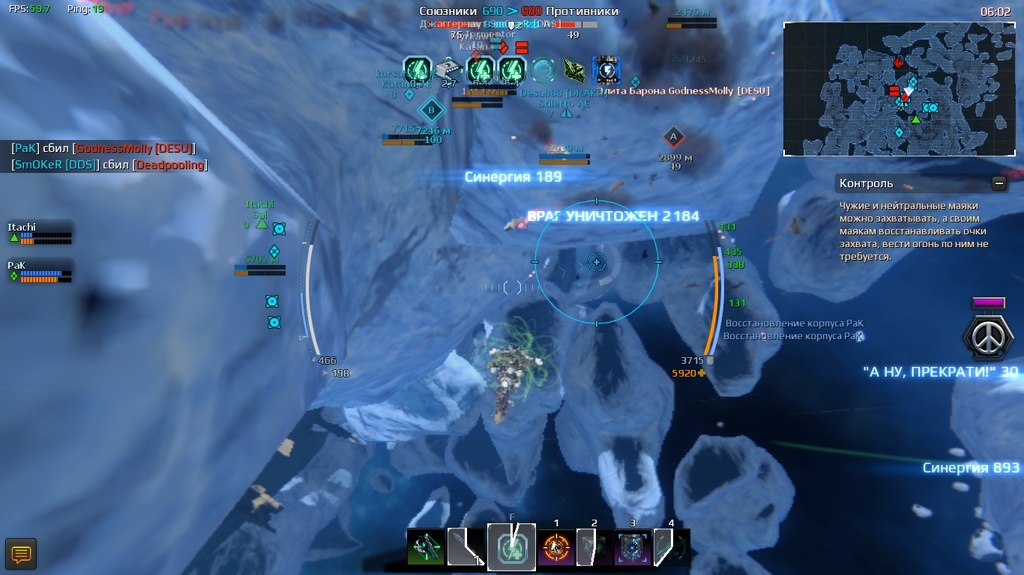The height and width of the screenshot is (575, 1024).
Task: Click the peace symbol medal icon
Action: pyautogui.click(x=988, y=336)
